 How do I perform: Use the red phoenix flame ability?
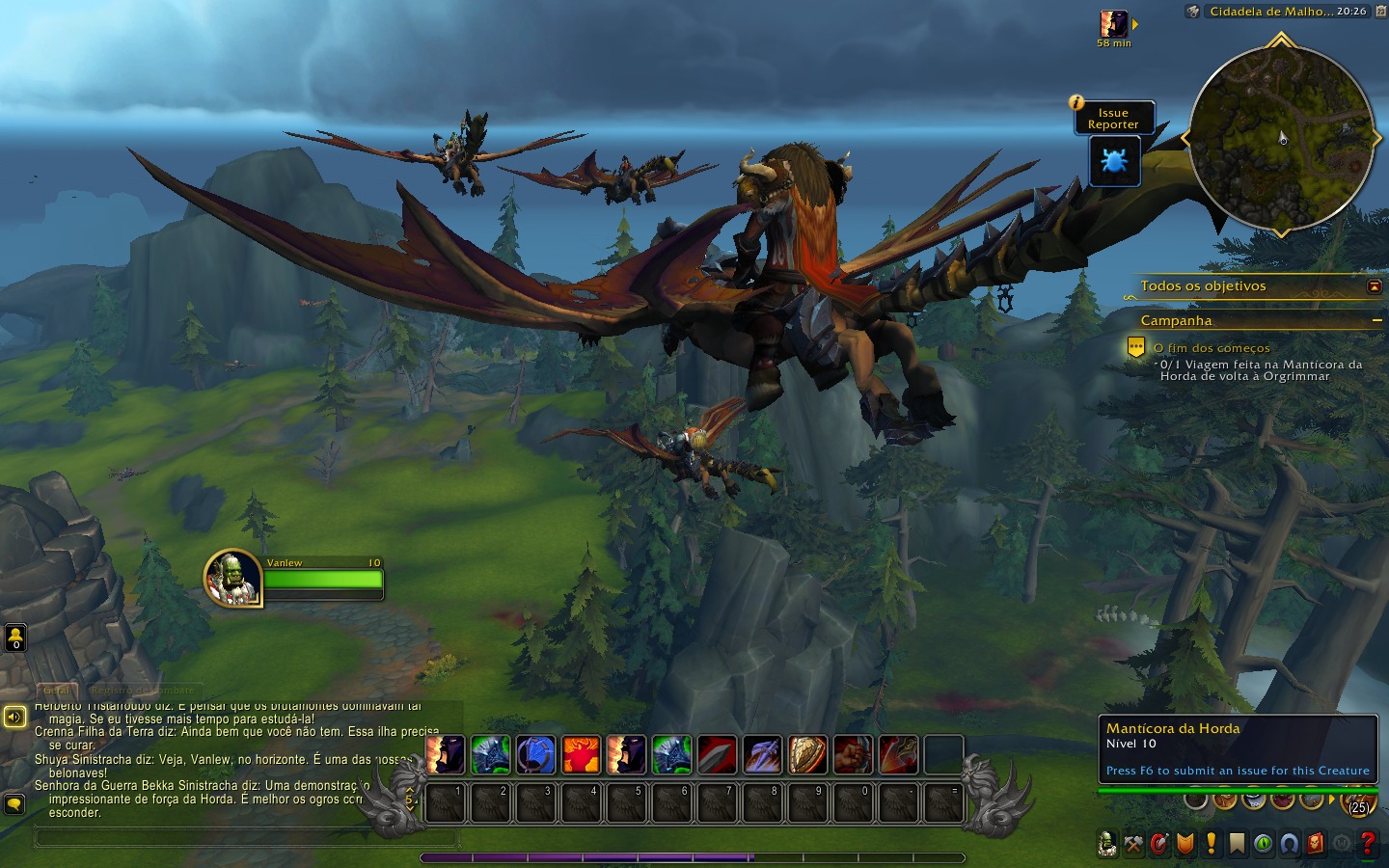pyautogui.click(x=582, y=755)
